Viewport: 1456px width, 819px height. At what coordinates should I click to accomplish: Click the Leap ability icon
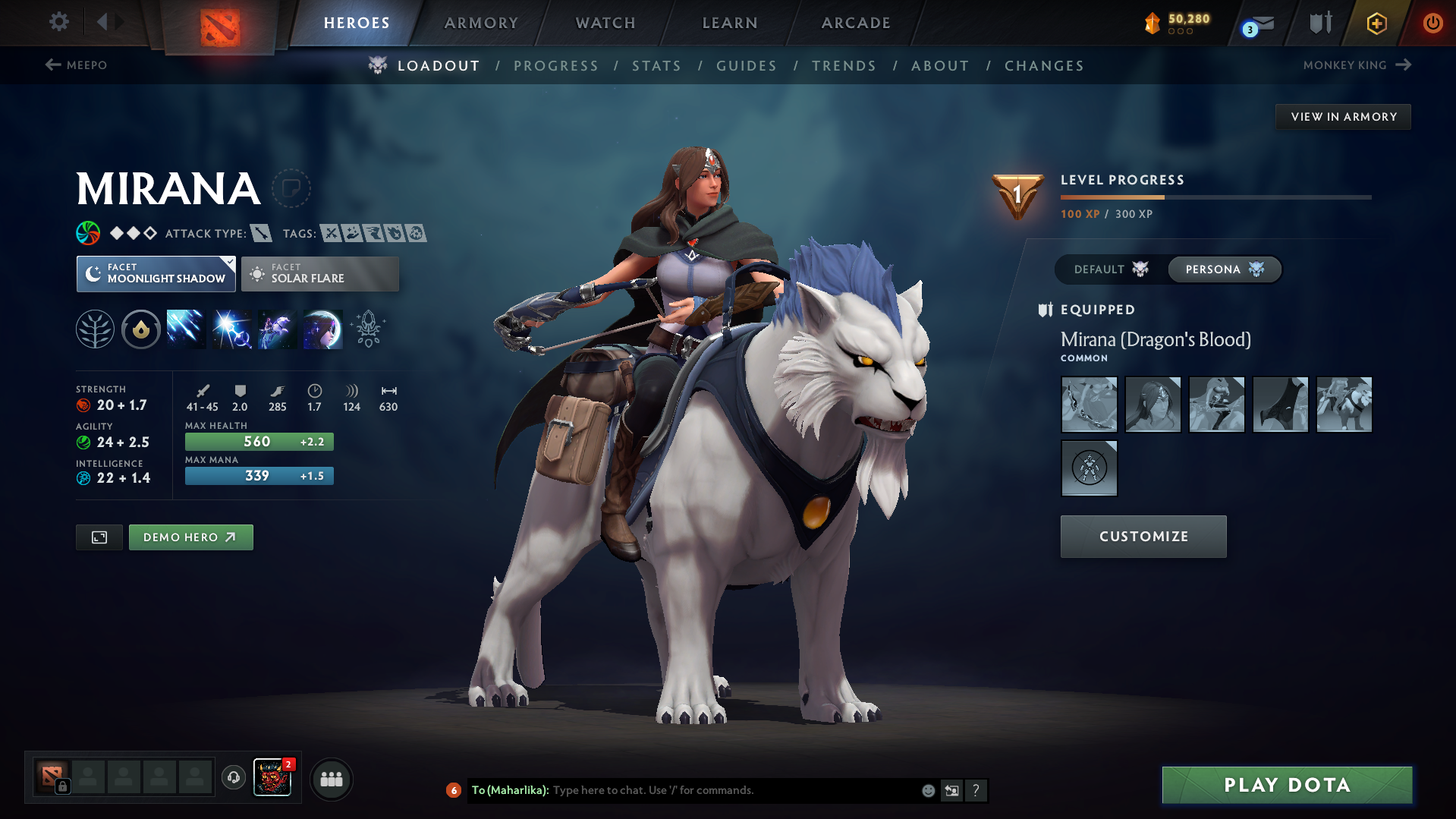coord(277,329)
